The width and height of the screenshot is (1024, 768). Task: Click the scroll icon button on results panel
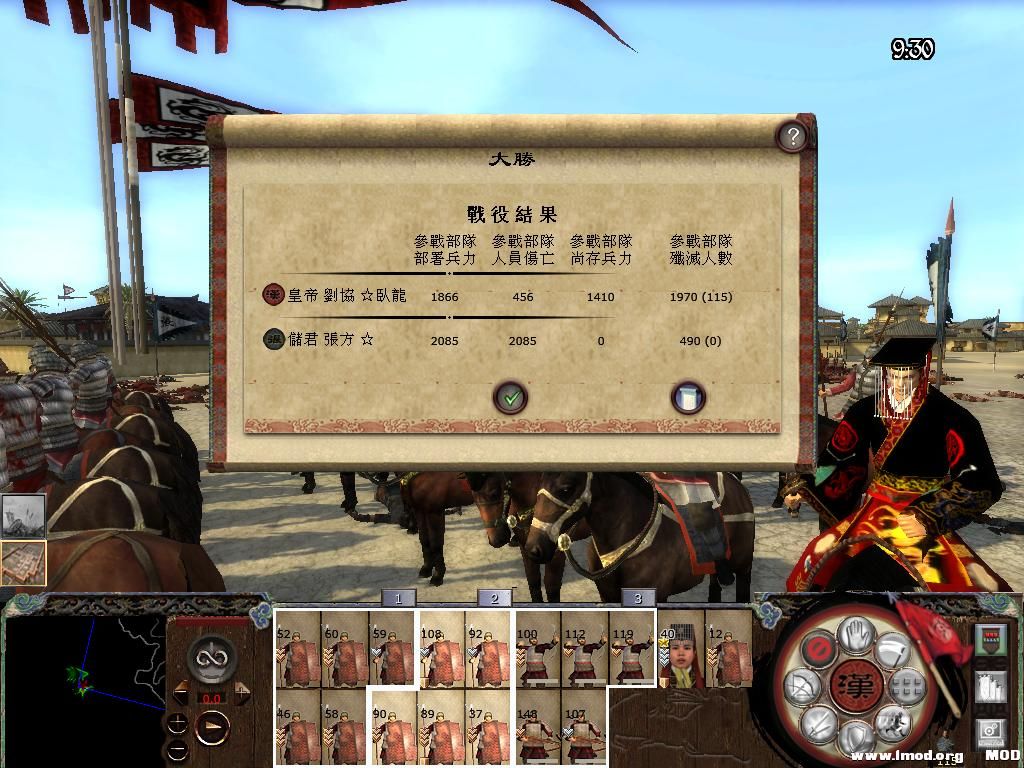coord(687,398)
